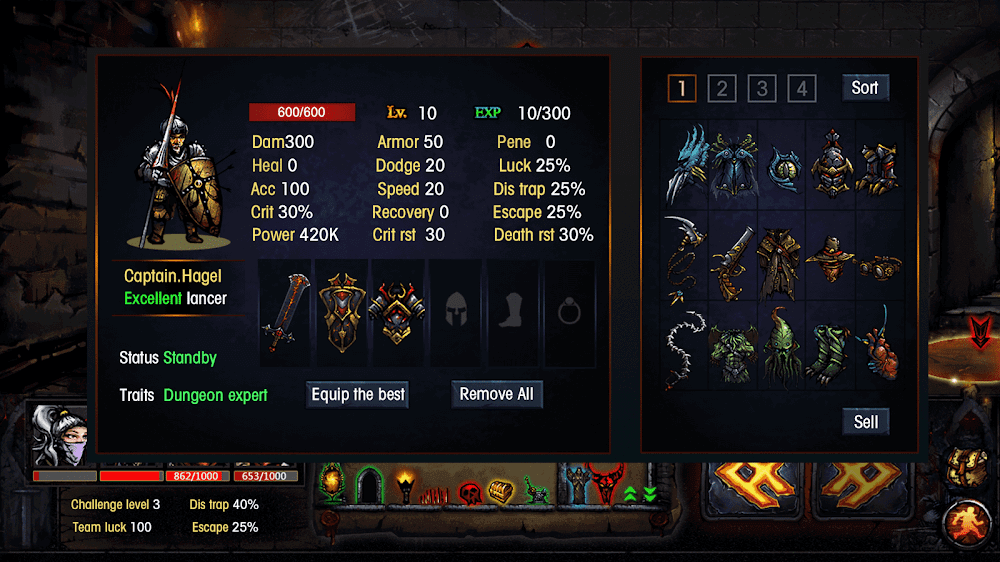
Task: Click the Equip the best button
Action: 358,394
